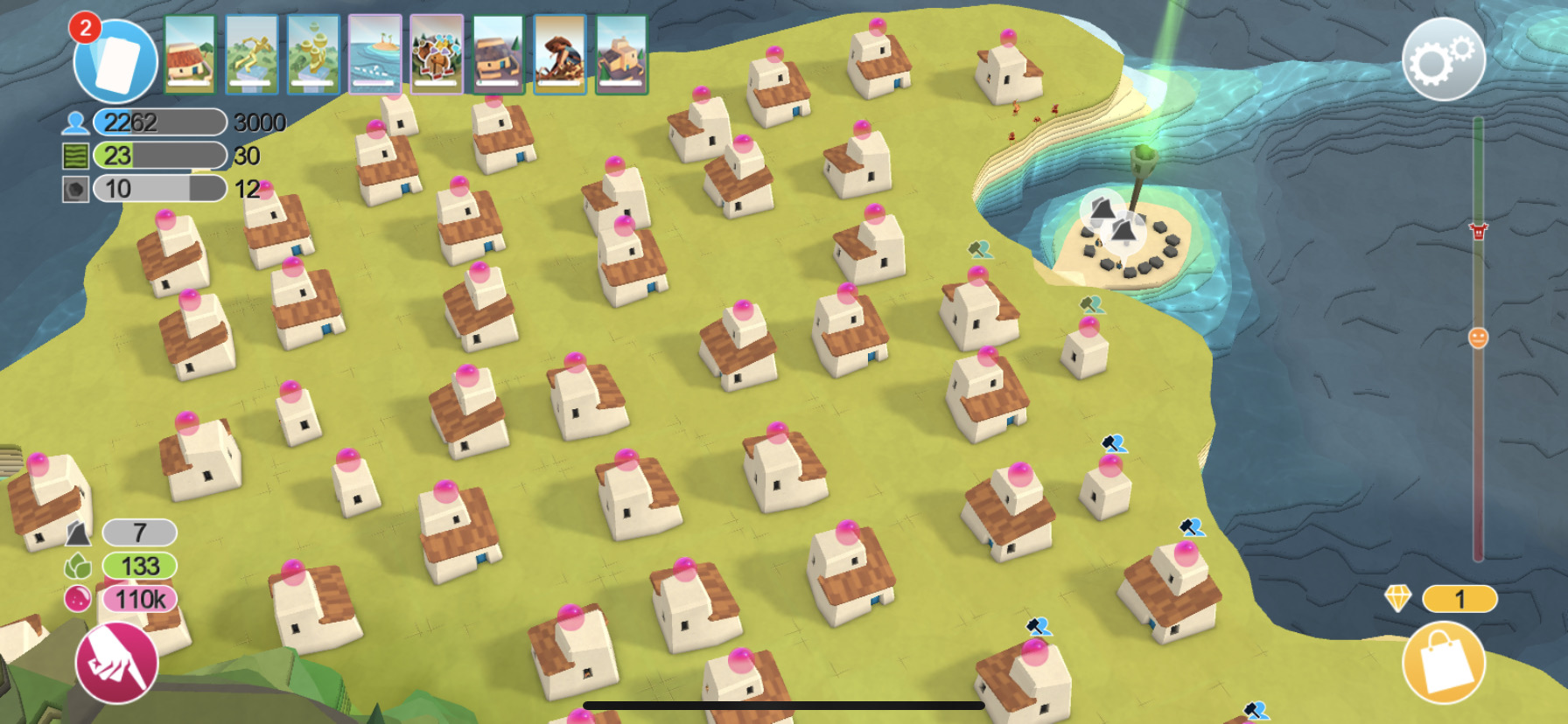Tap the green tree marker near the coast

pos(979,247)
